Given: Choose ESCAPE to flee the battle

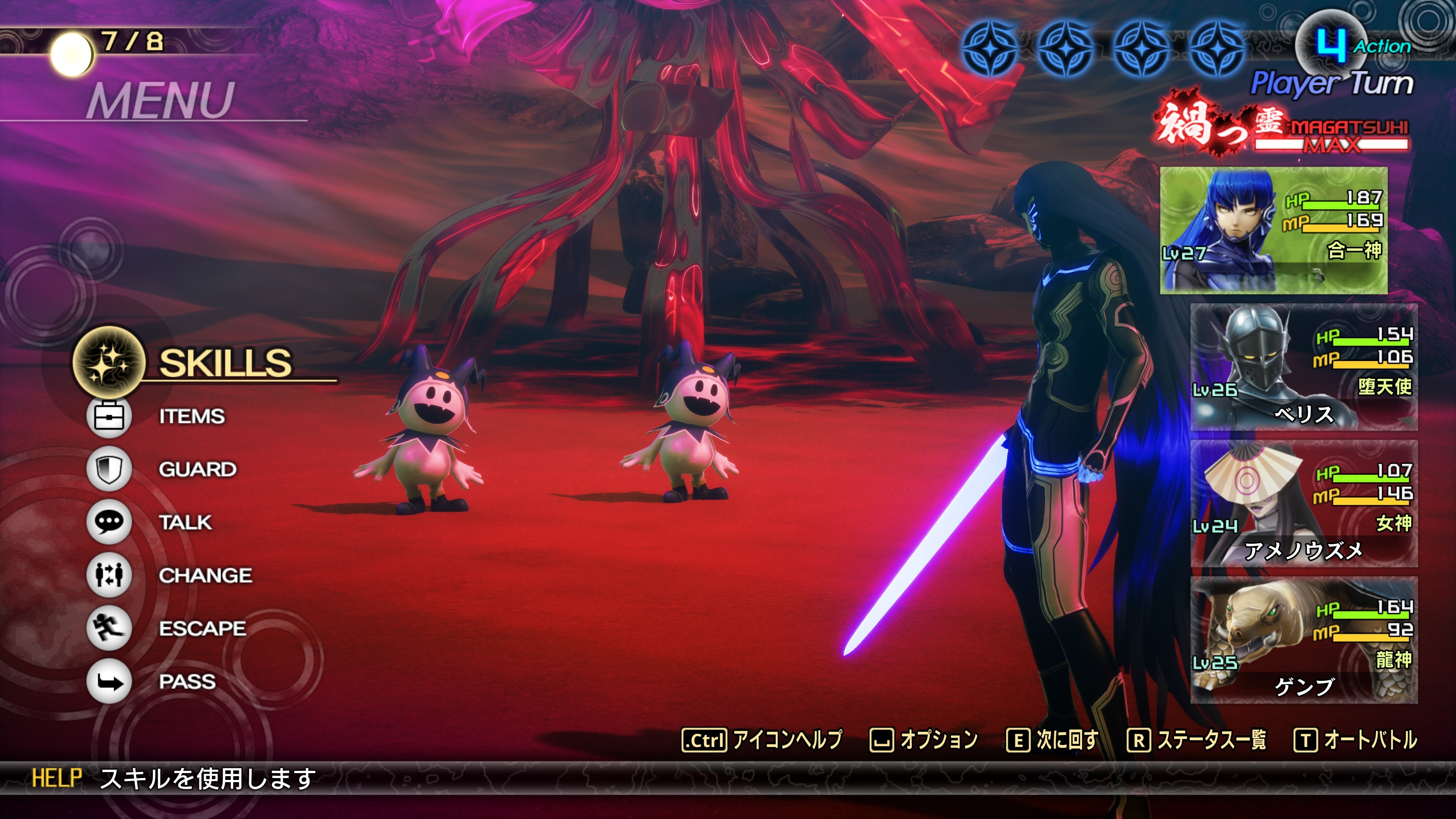Looking at the screenshot, I should pos(202,629).
